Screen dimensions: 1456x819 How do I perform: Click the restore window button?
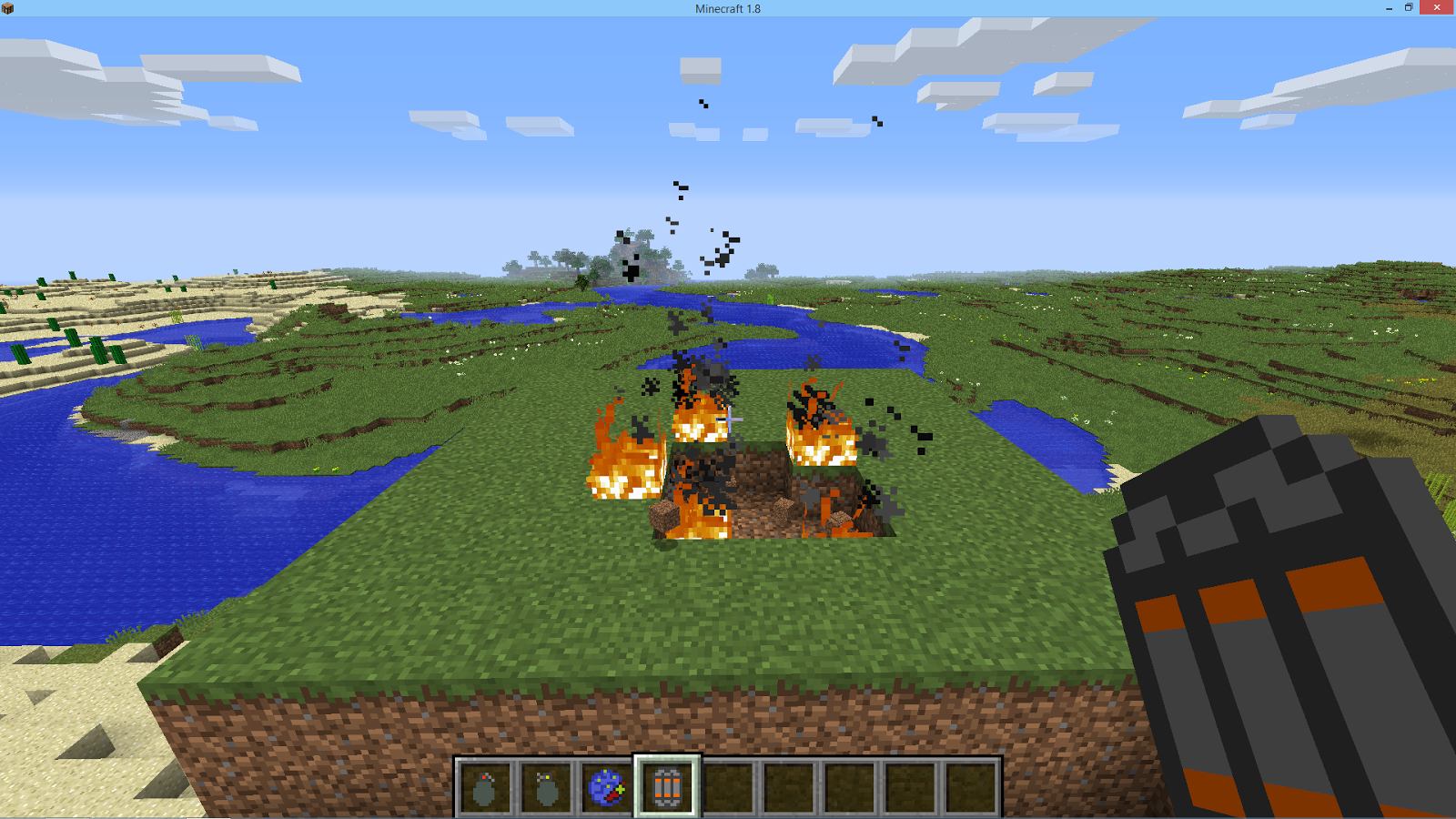point(1410,8)
